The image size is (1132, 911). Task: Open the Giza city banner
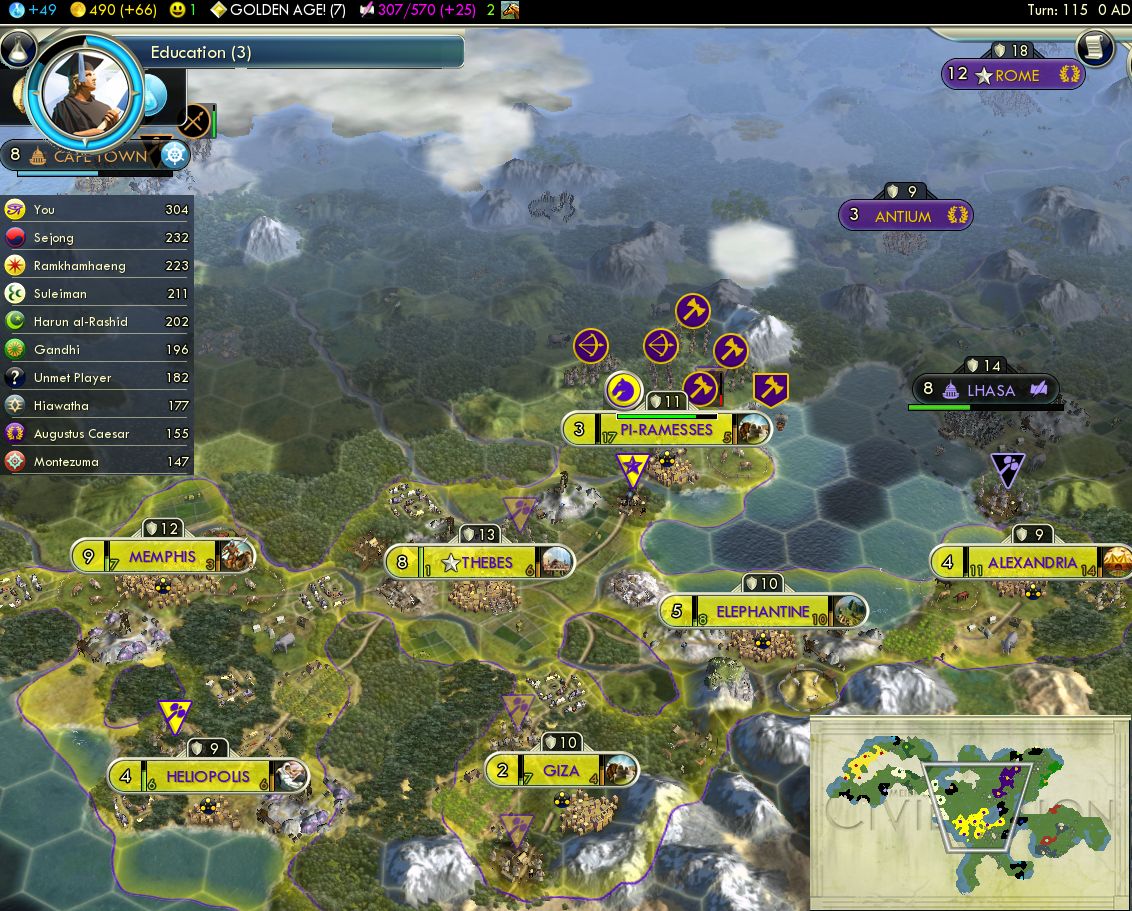tap(560, 771)
